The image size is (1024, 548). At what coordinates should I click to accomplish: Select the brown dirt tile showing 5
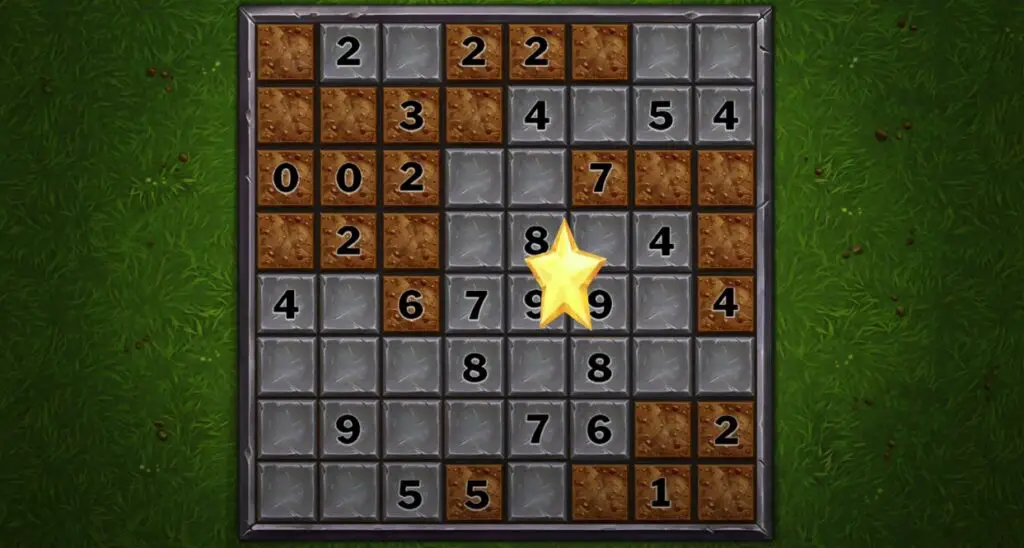pos(474,491)
